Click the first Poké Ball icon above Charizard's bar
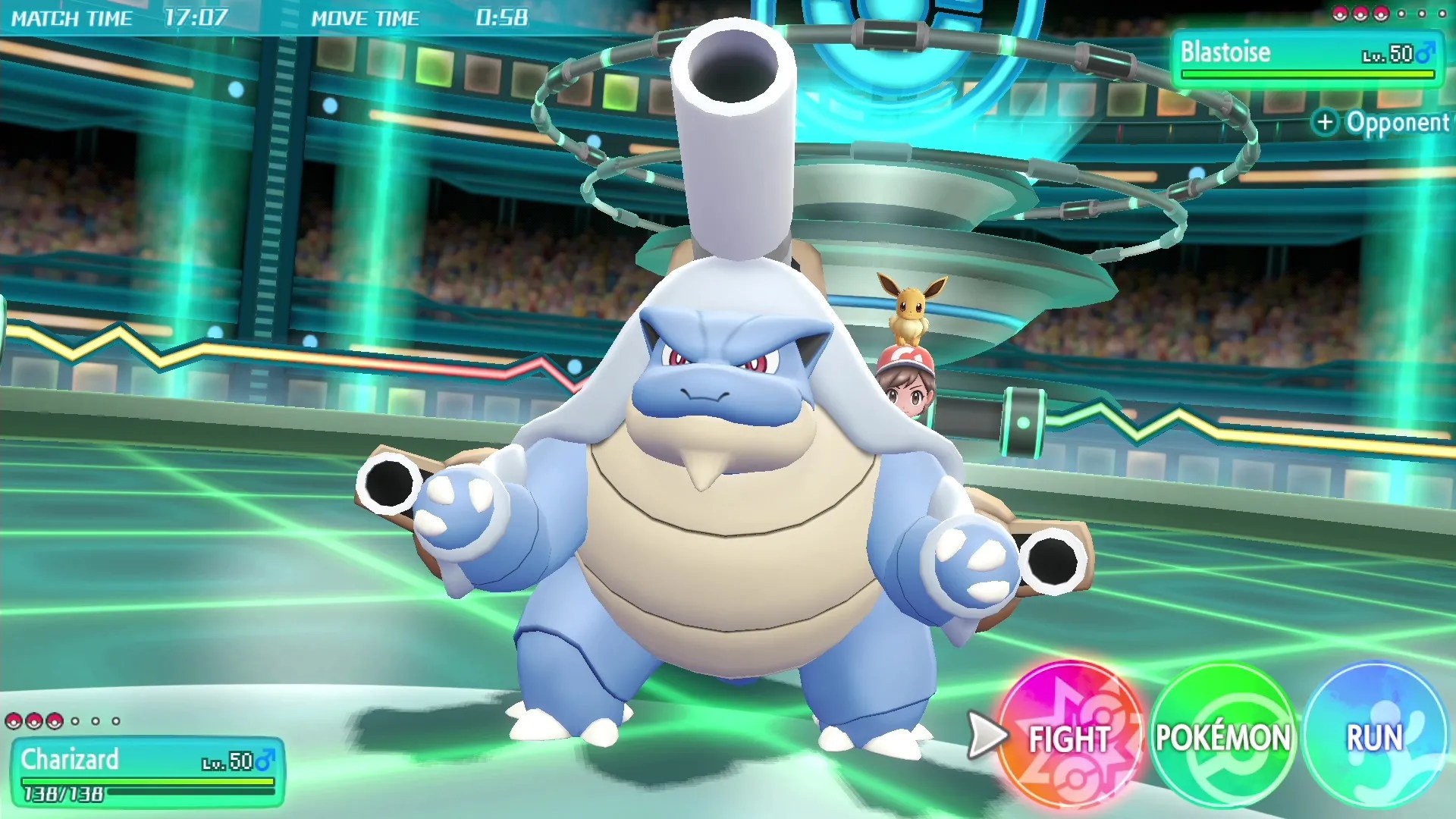 pos(14,721)
